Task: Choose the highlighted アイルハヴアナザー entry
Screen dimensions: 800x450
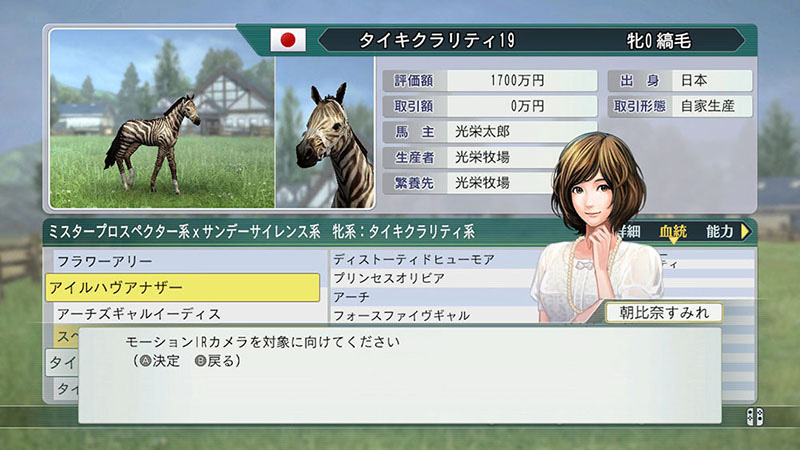Action: click(182, 287)
